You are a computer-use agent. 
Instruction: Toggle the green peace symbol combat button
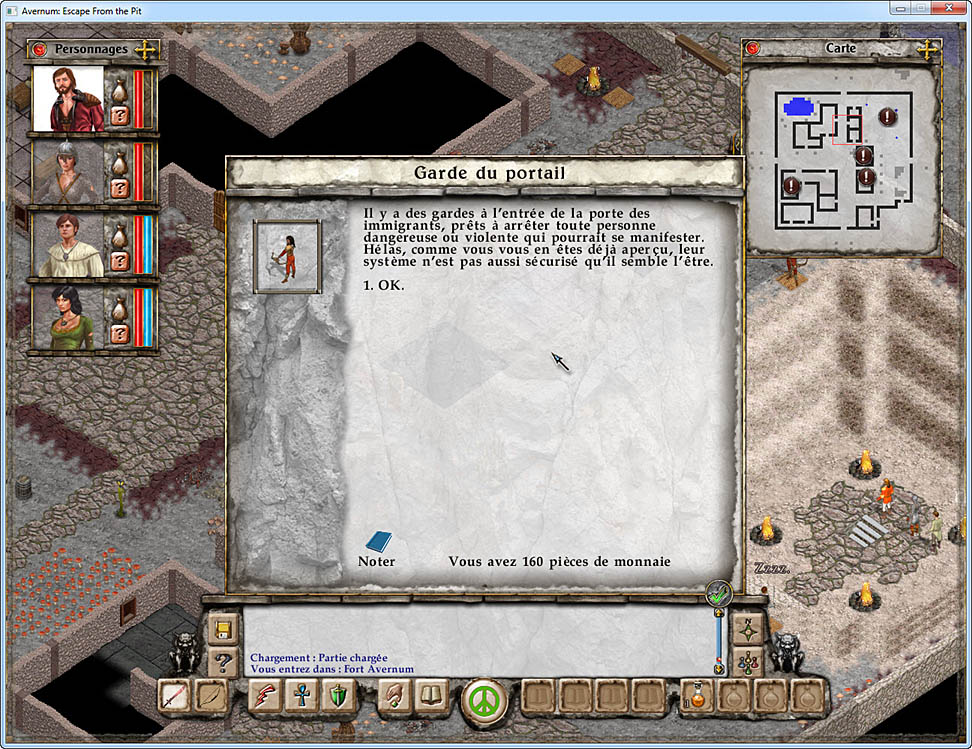point(485,699)
